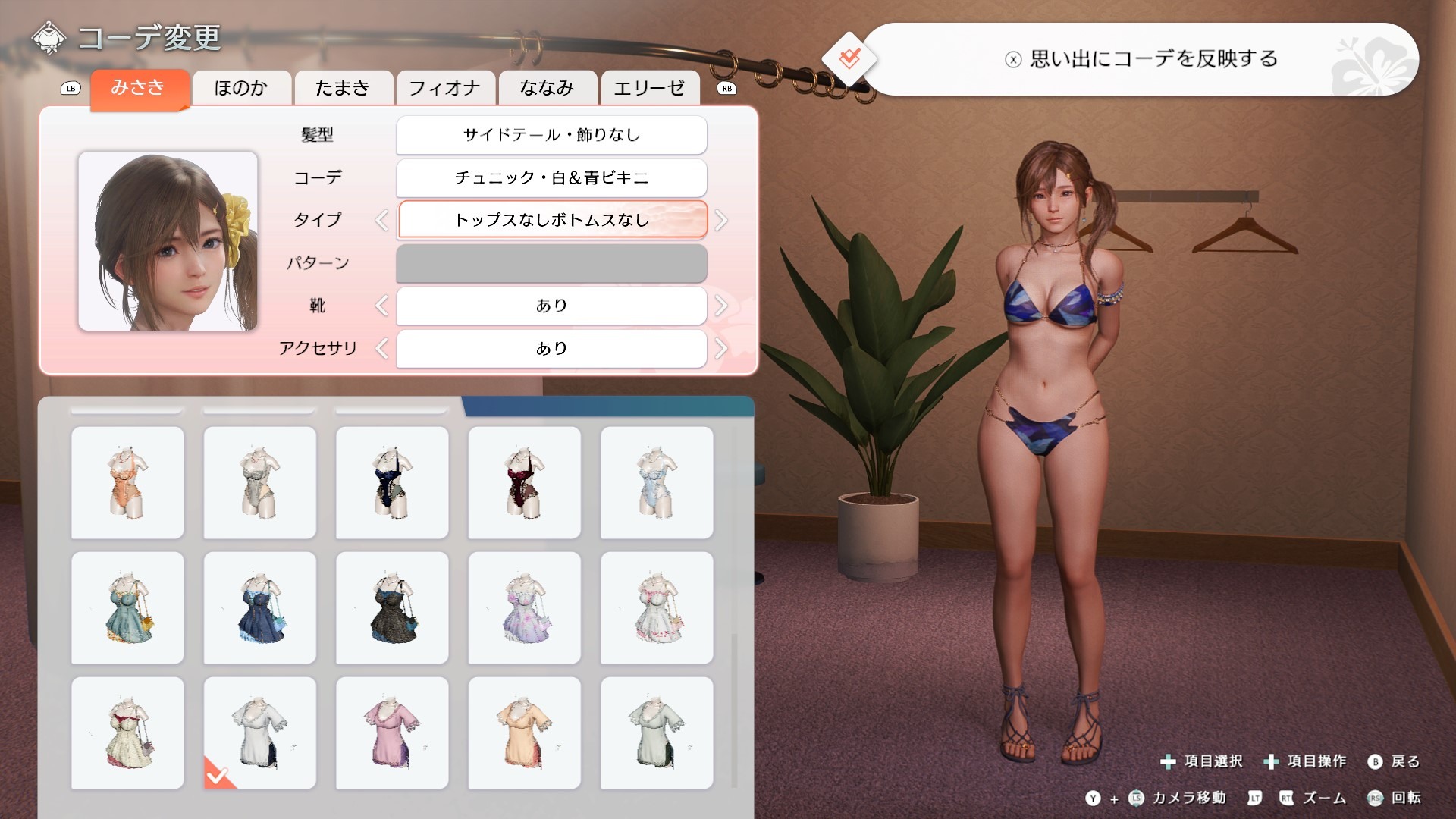Cycle アクセサリ option with left arrow
1456x819 pixels.
coord(381,349)
